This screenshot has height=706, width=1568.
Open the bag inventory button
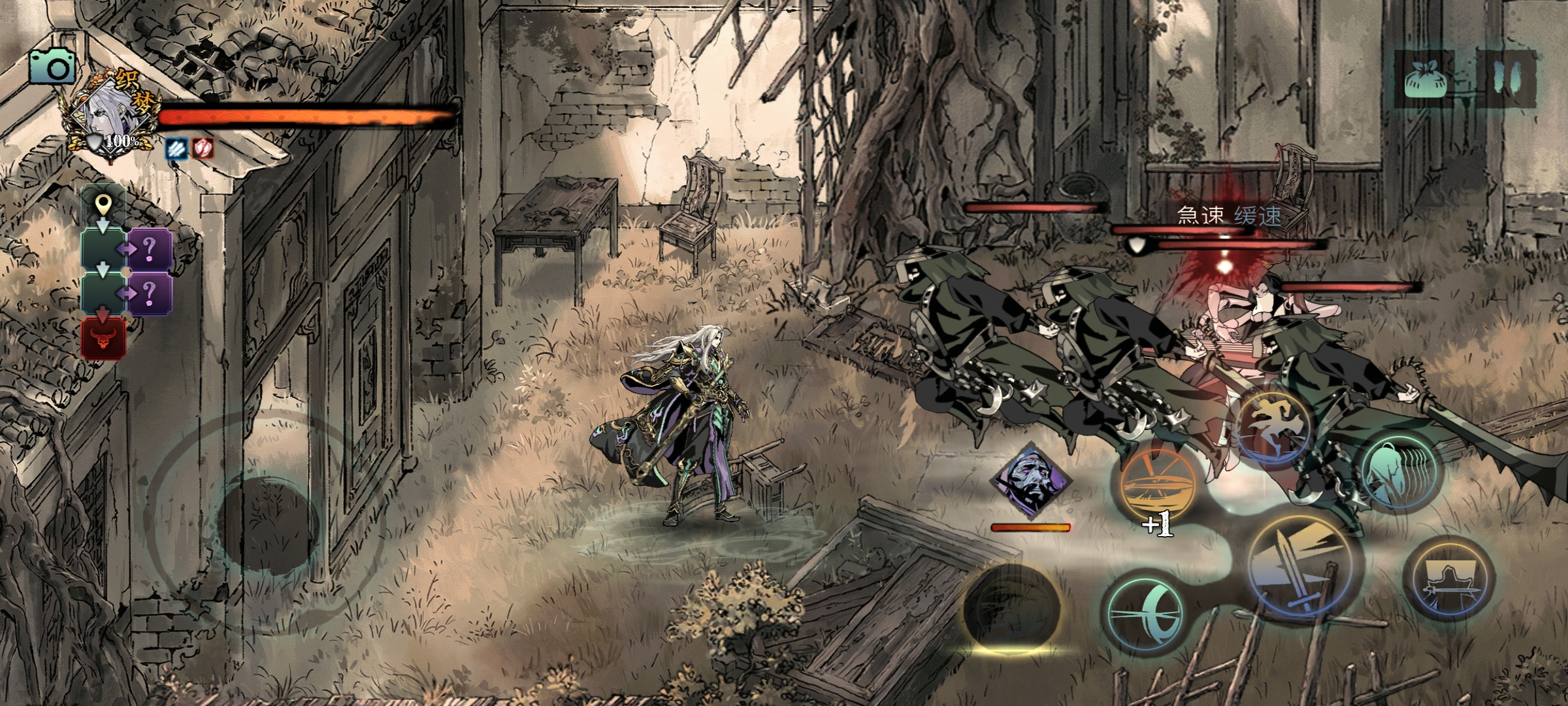point(1425,80)
